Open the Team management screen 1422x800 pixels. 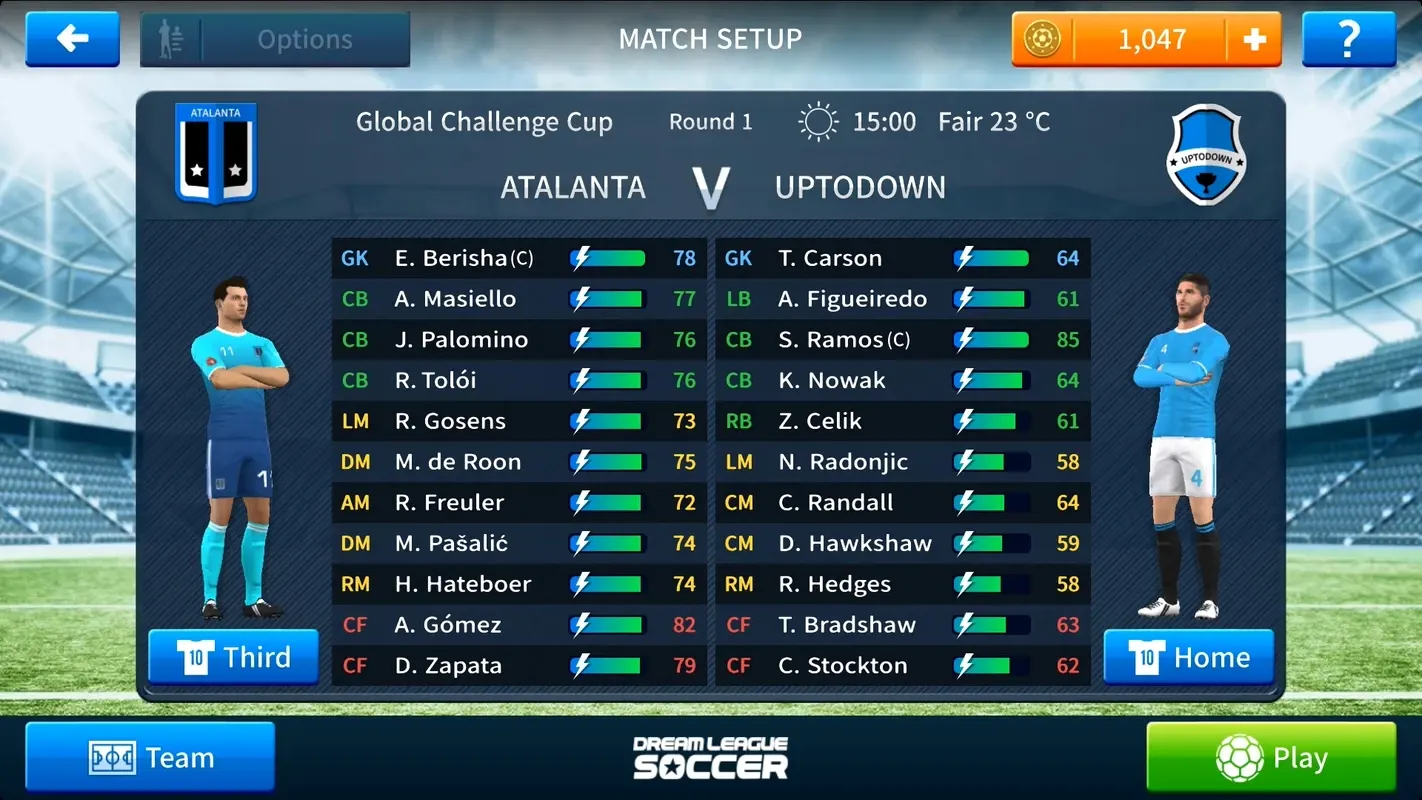[x=150, y=758]
